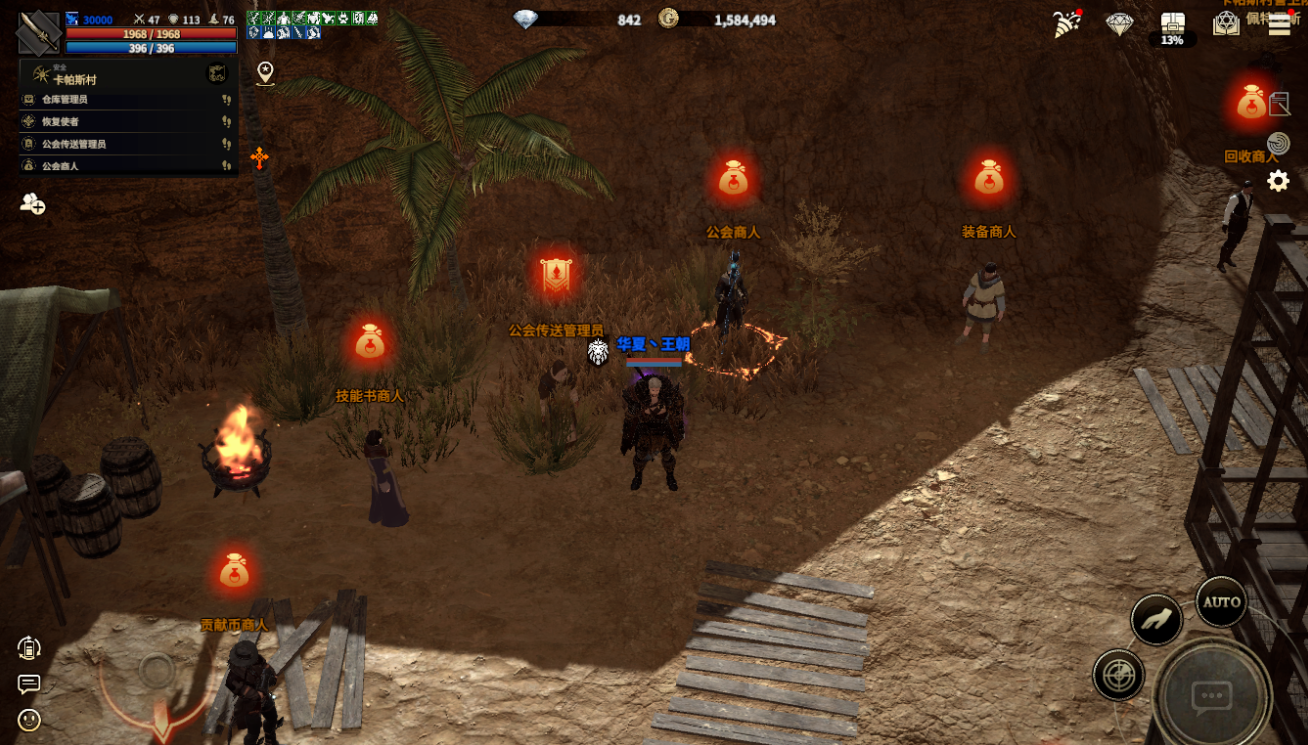
Task: Select 公会传送管理员 in the NPC list
Action: coord(74,144)
